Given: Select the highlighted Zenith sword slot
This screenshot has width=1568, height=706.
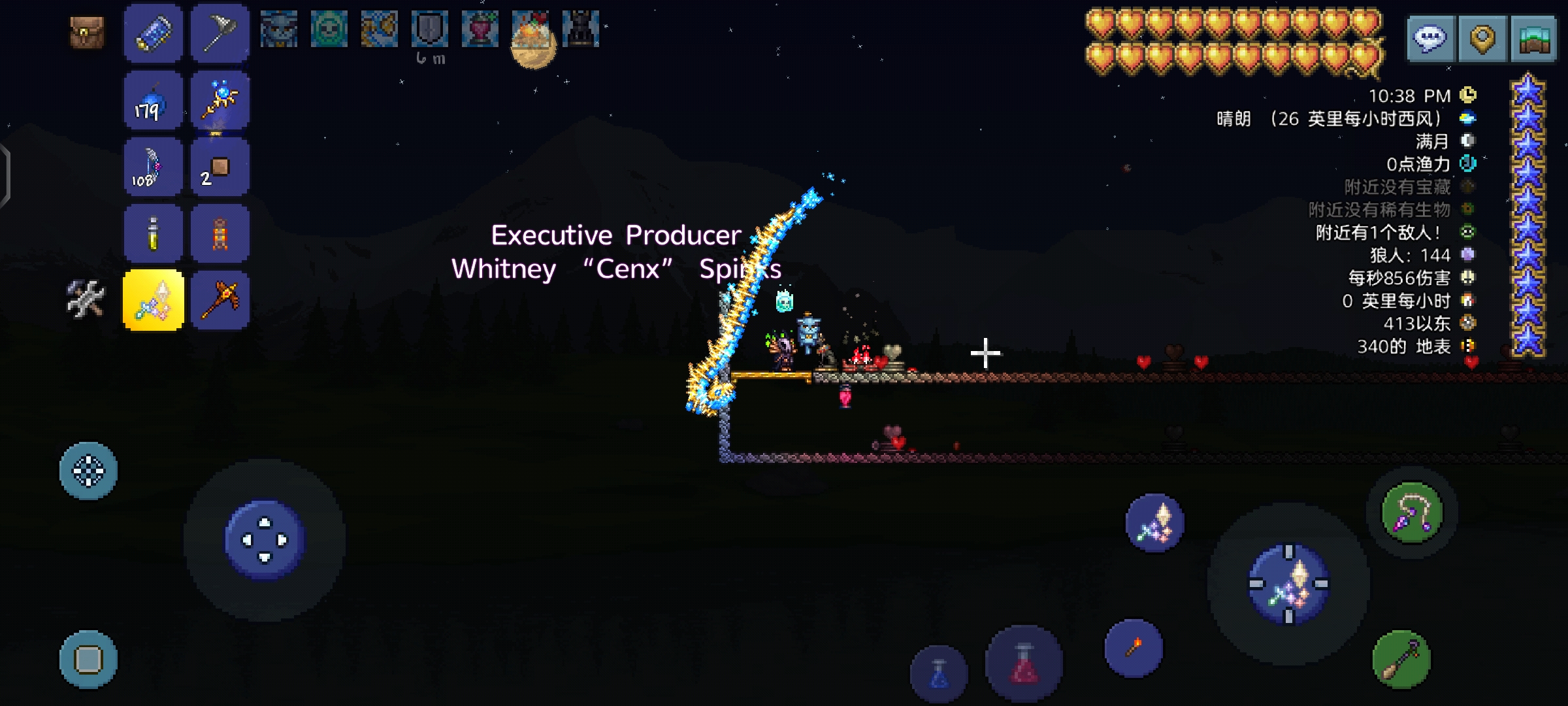Looking at the screenshot, I should (x=154, y=301).
